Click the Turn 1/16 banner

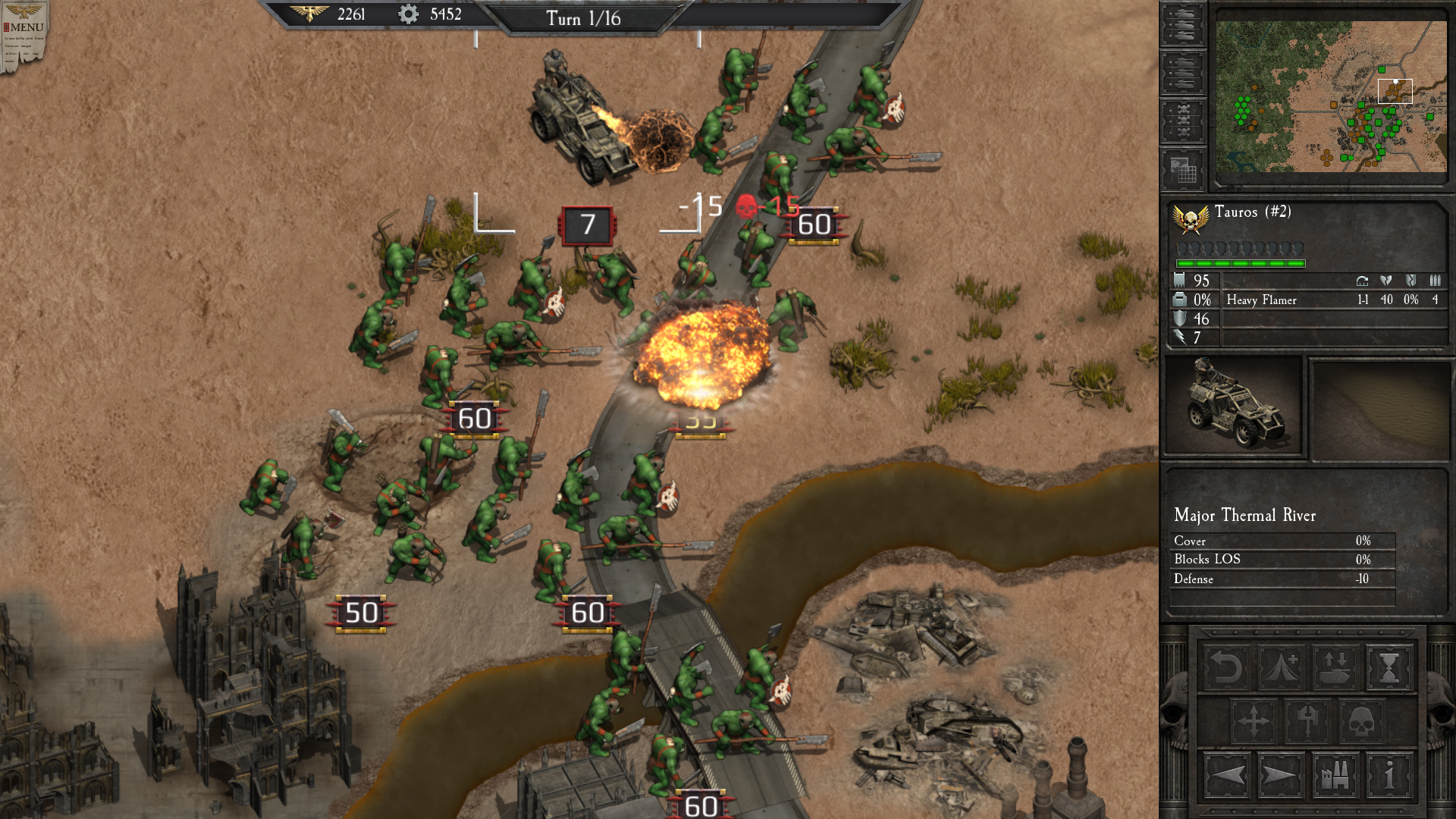coord(584,19)
